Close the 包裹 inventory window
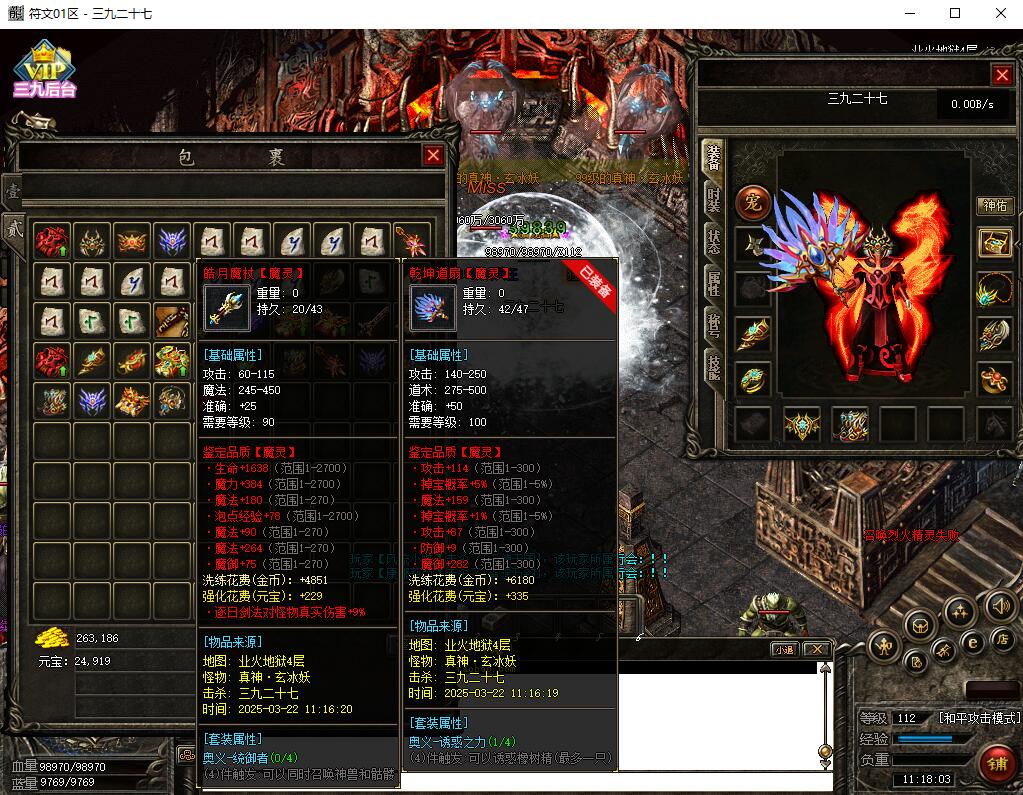The height and width of the screenshot is (795, 1023). point(433,155)
